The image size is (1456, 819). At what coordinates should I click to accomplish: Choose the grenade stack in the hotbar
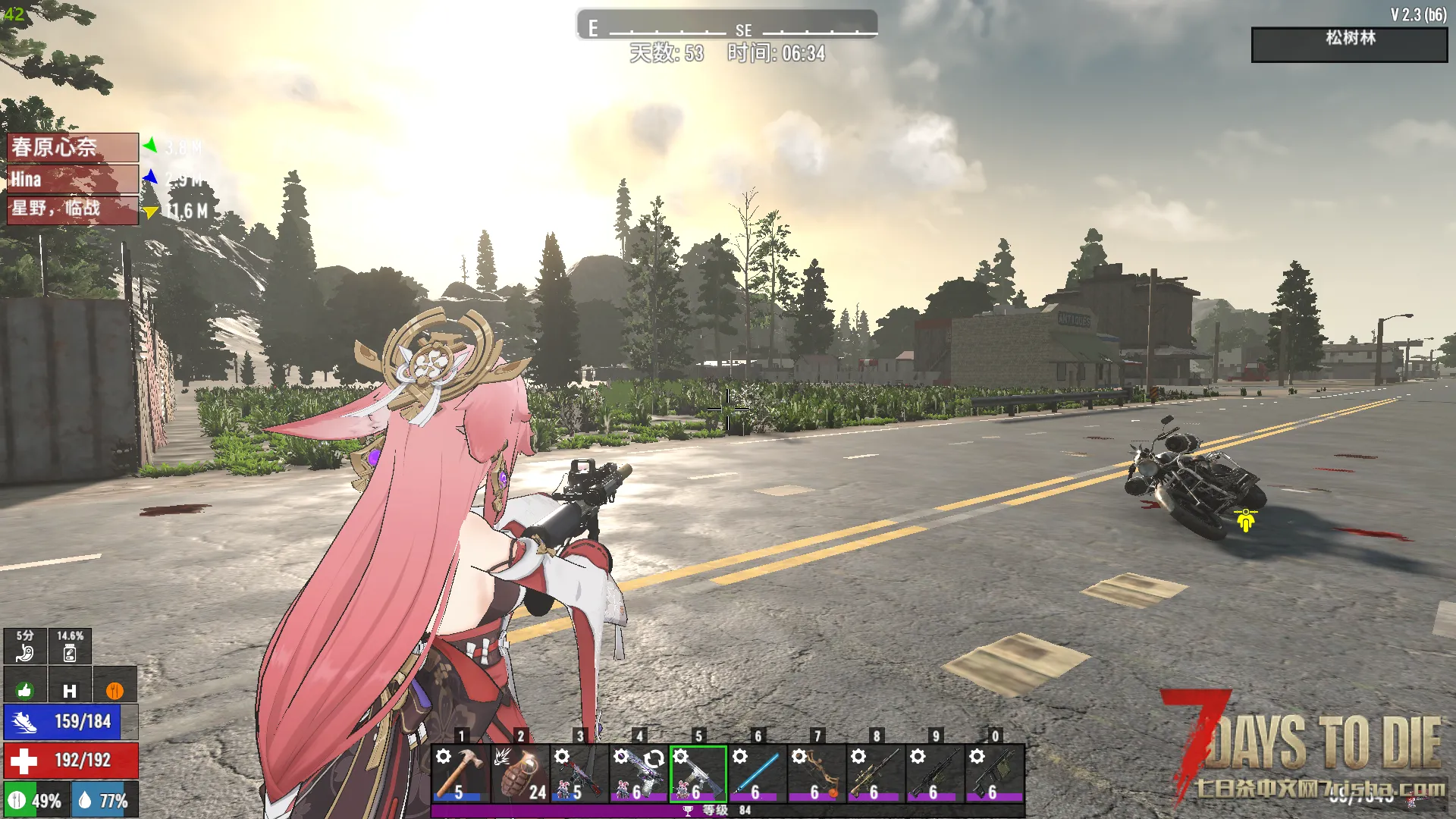tap(520, 773)
